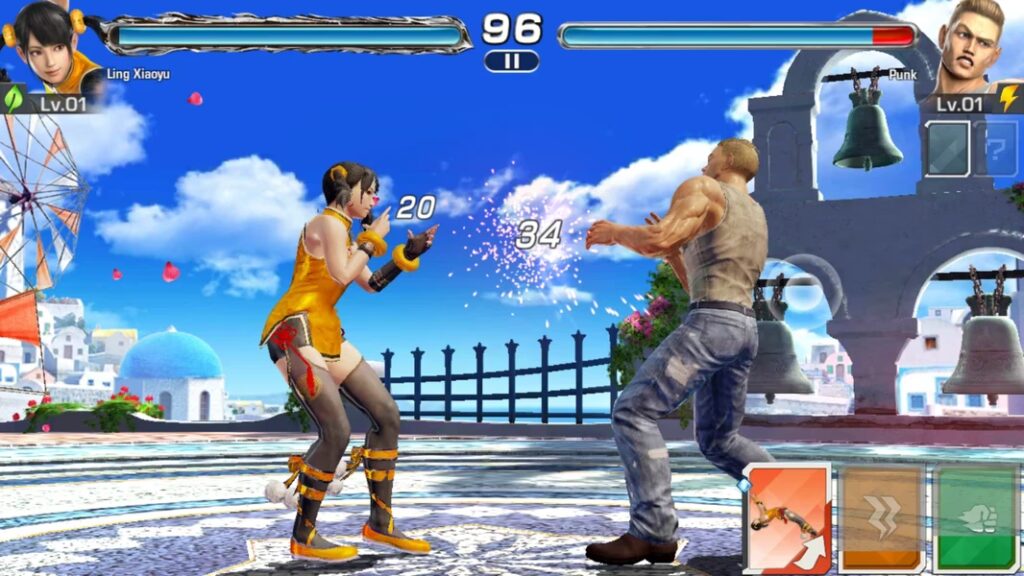
Task: Select the opponent's grey card slot
Action: (x=947, y=148)
